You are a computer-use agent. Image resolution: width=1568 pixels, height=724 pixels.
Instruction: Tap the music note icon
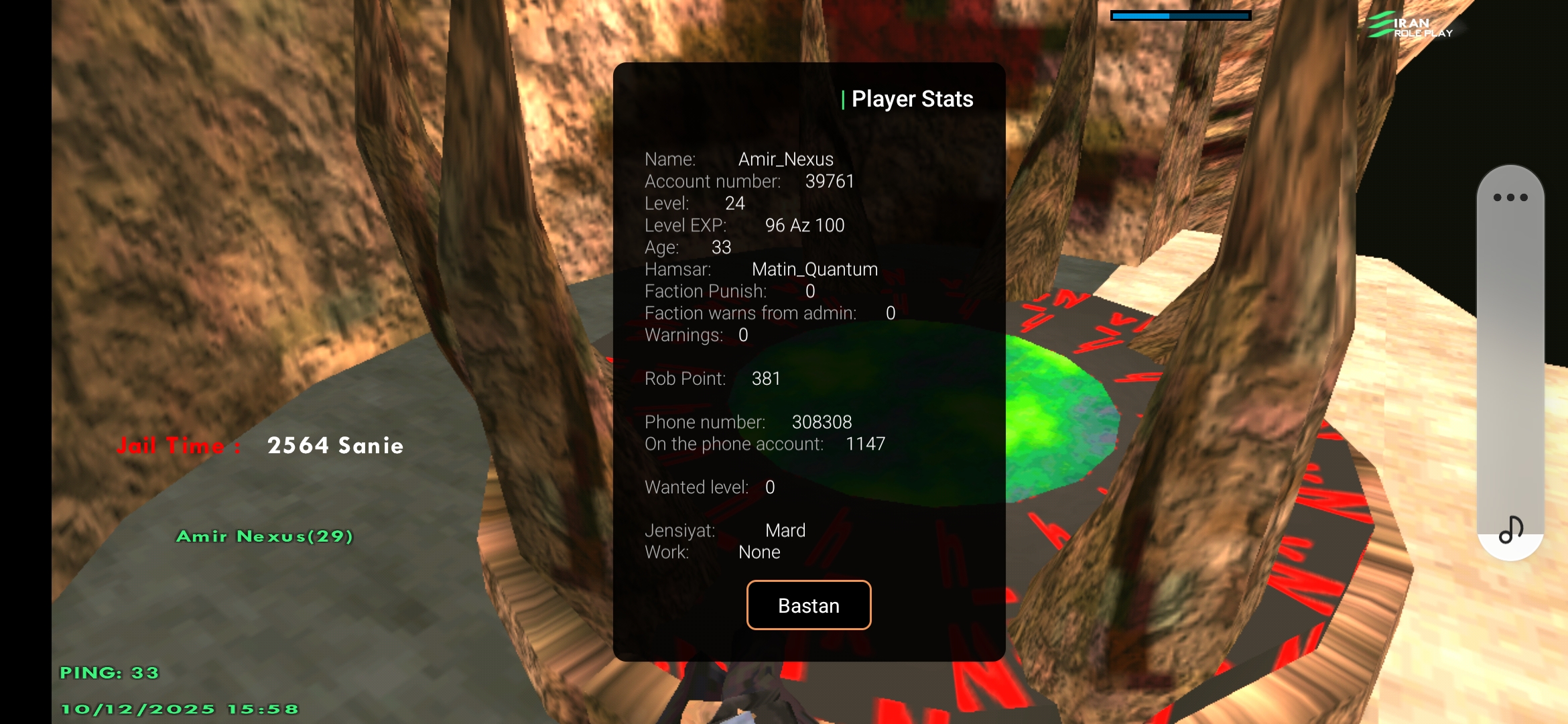point(1510,530)
